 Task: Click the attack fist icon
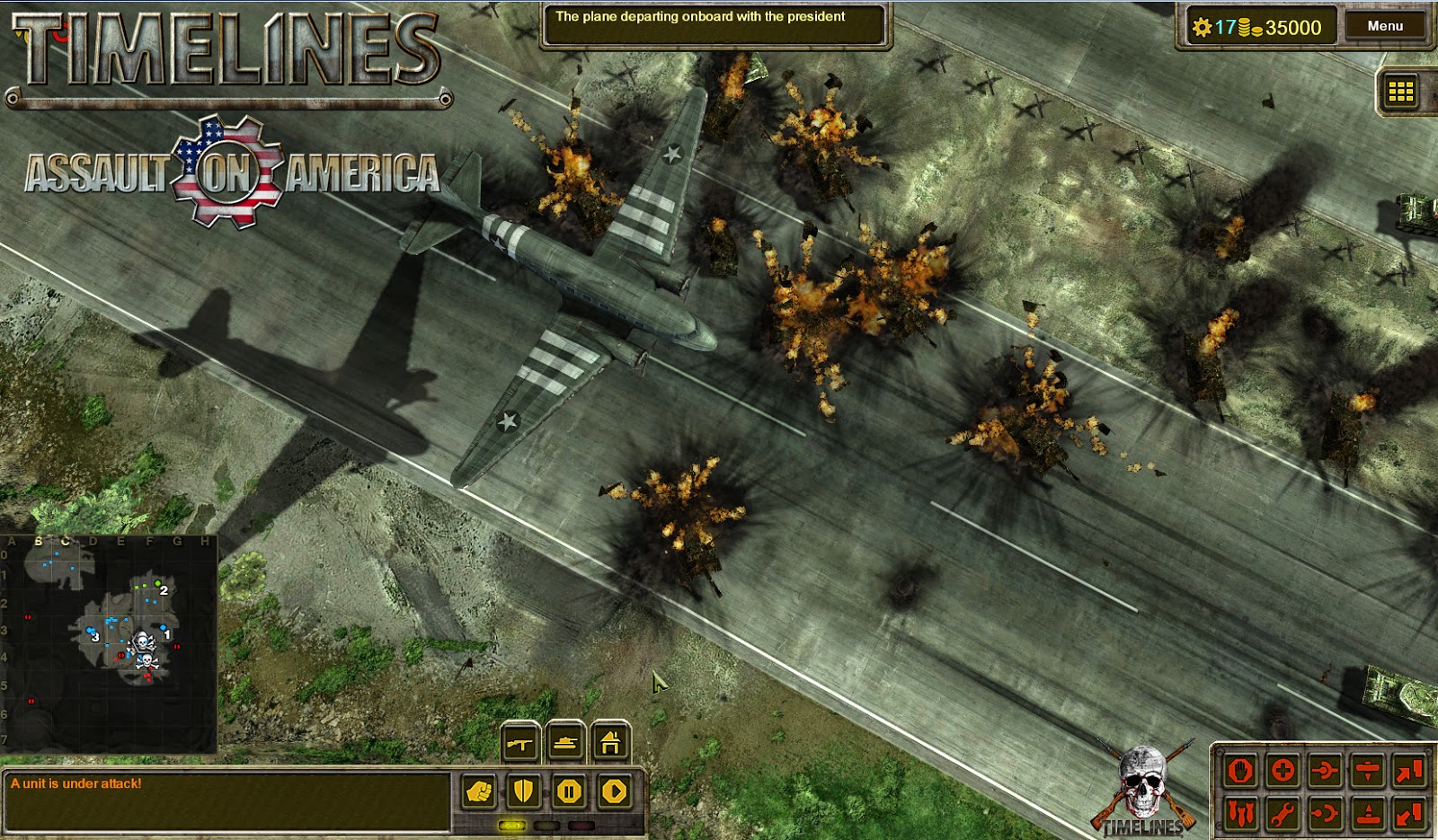point(478,791)
